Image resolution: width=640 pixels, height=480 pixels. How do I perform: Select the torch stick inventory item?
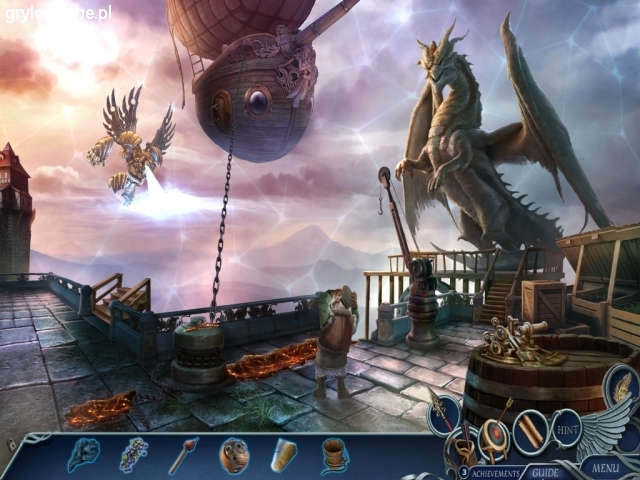183,455
